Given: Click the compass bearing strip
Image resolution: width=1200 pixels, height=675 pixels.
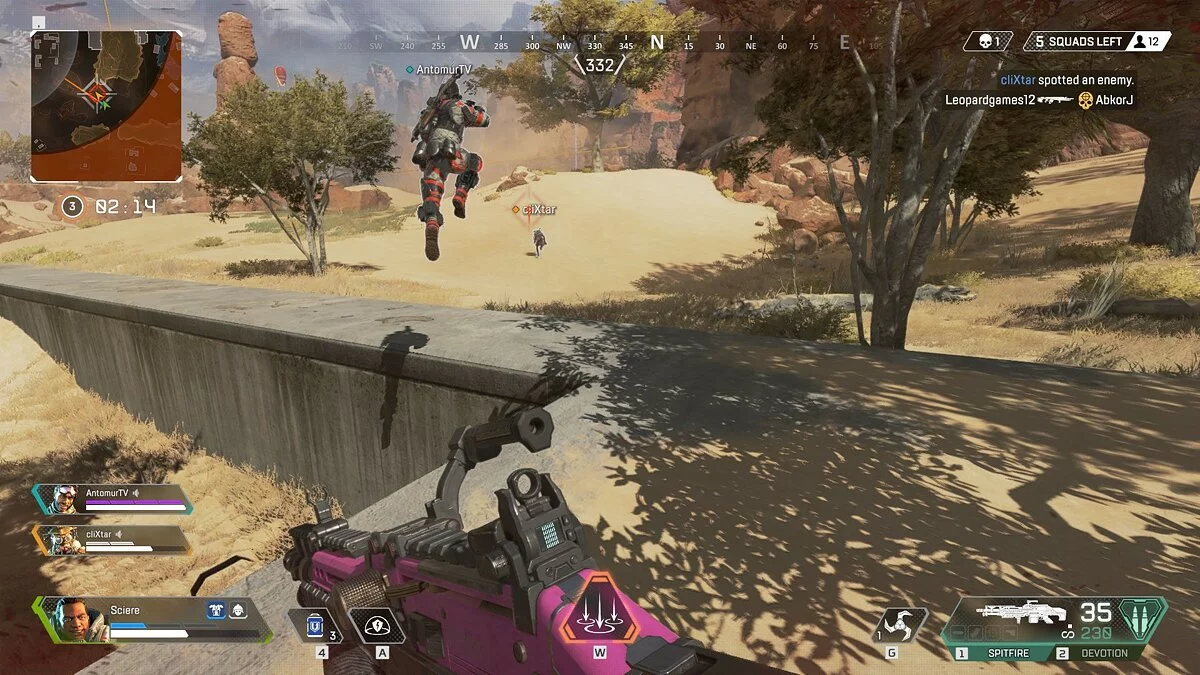Looking at the screenshot, I should pos(600,43).
